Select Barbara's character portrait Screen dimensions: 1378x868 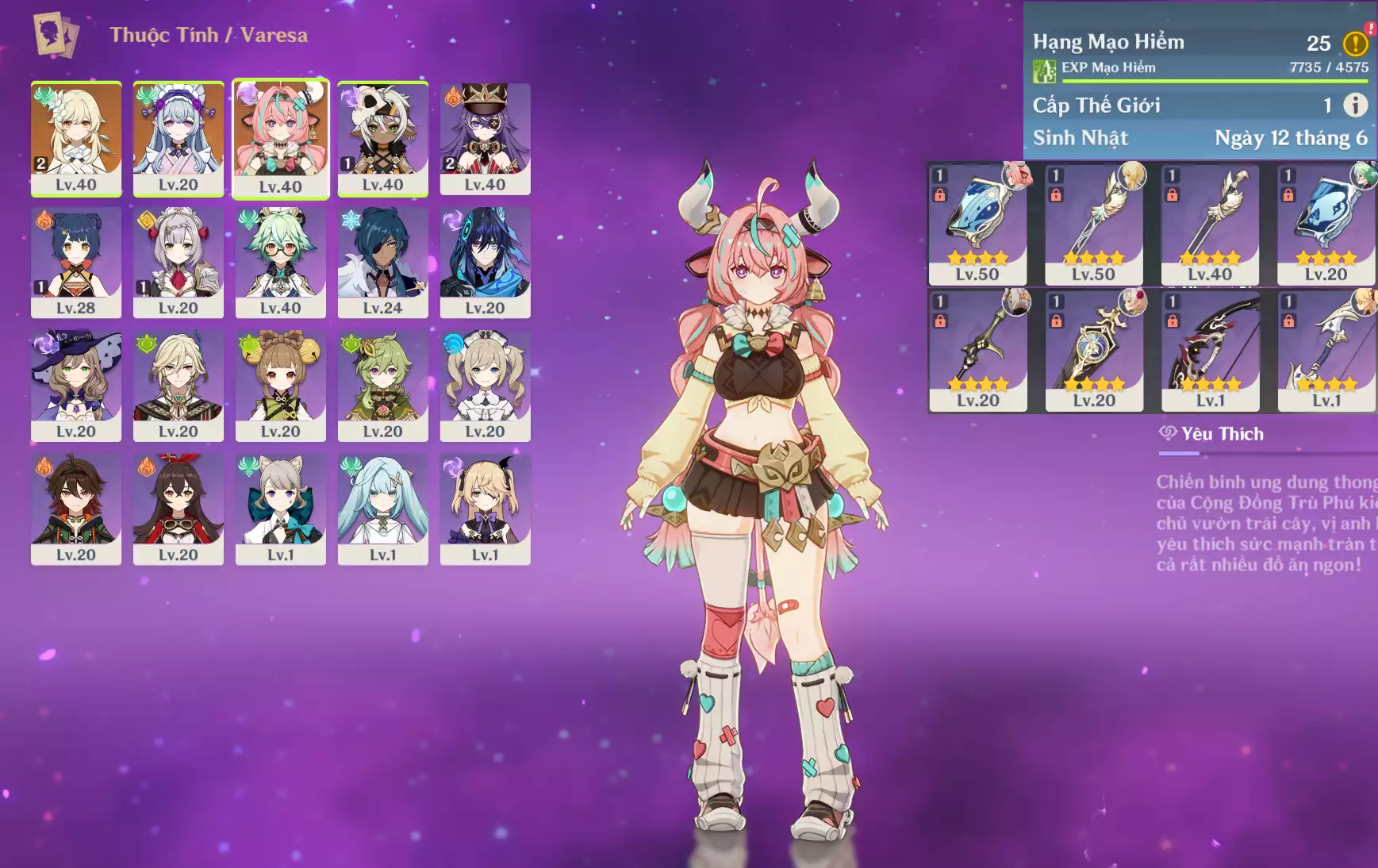[485, 384]
